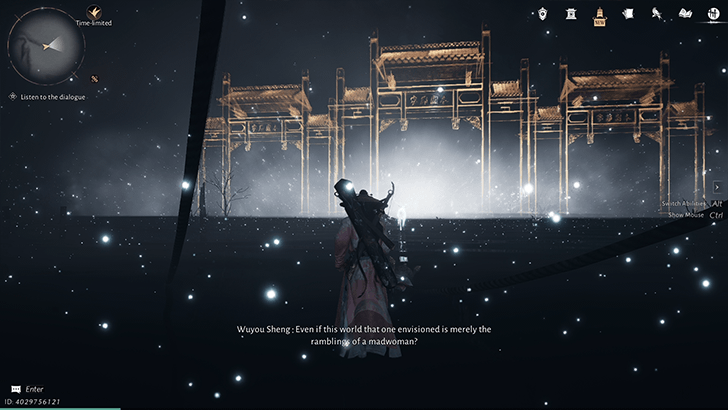
Task: Open the scroll pages menu icon
Action: pyautogui.click(x=629, y=14)
